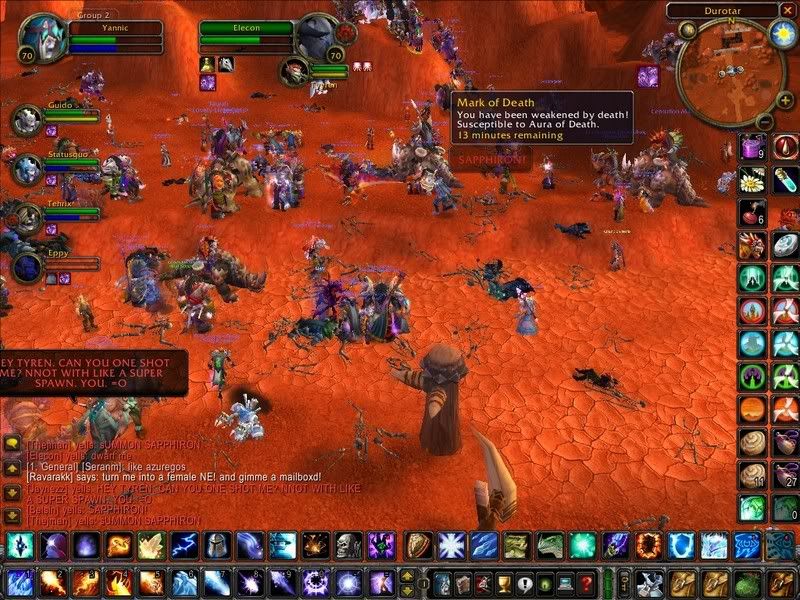Select party member Guido's portrait
800x600 pixels.
point(26,120)
